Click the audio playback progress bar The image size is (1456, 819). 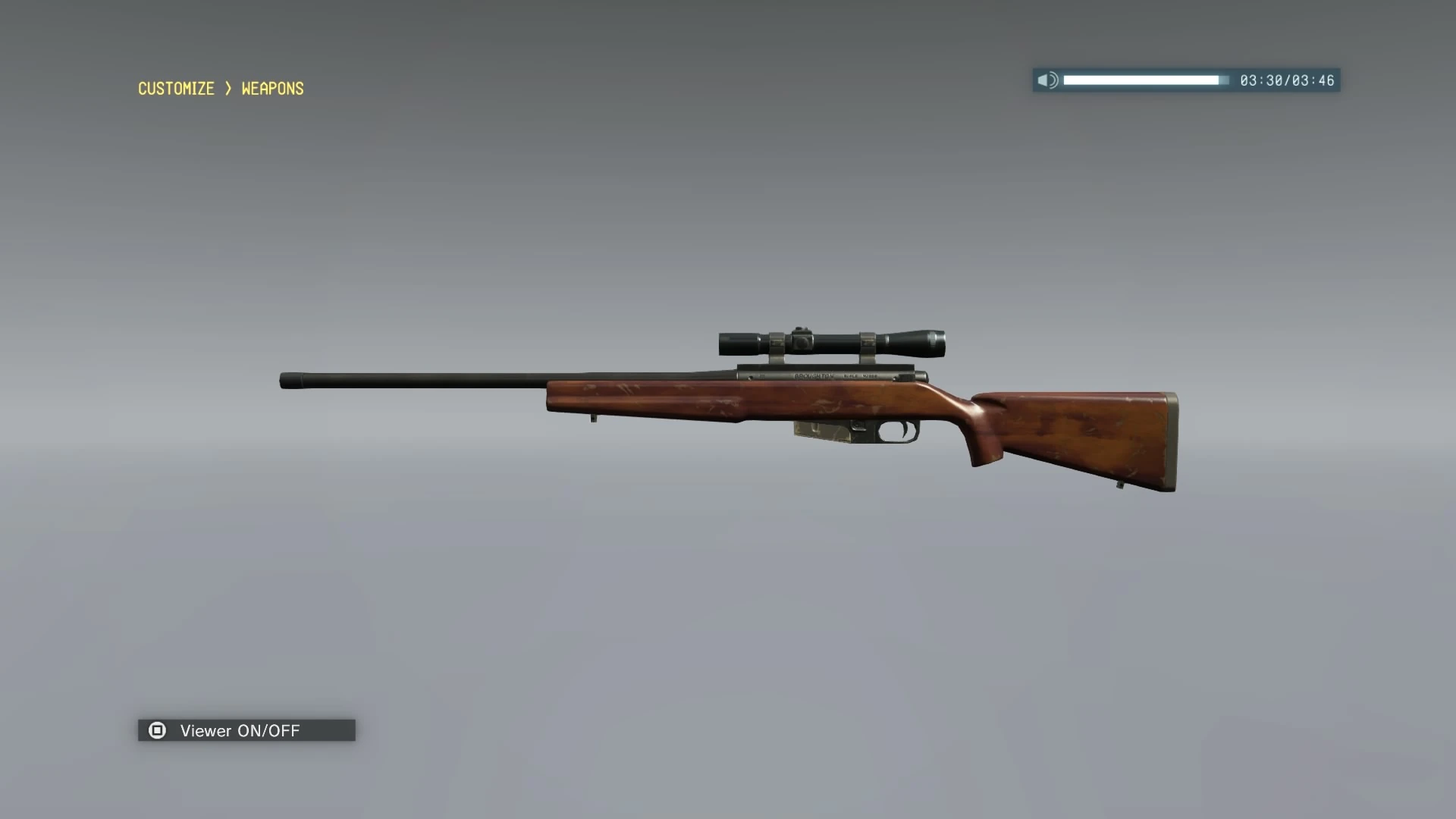click(1144, 79)
